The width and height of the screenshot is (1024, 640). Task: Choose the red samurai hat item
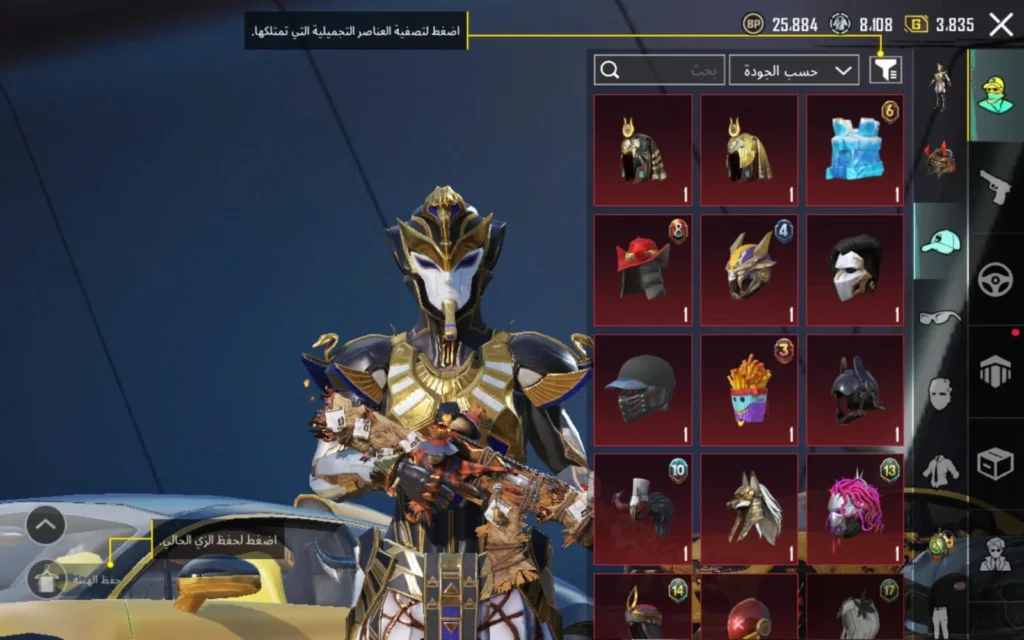click(642, 270)
